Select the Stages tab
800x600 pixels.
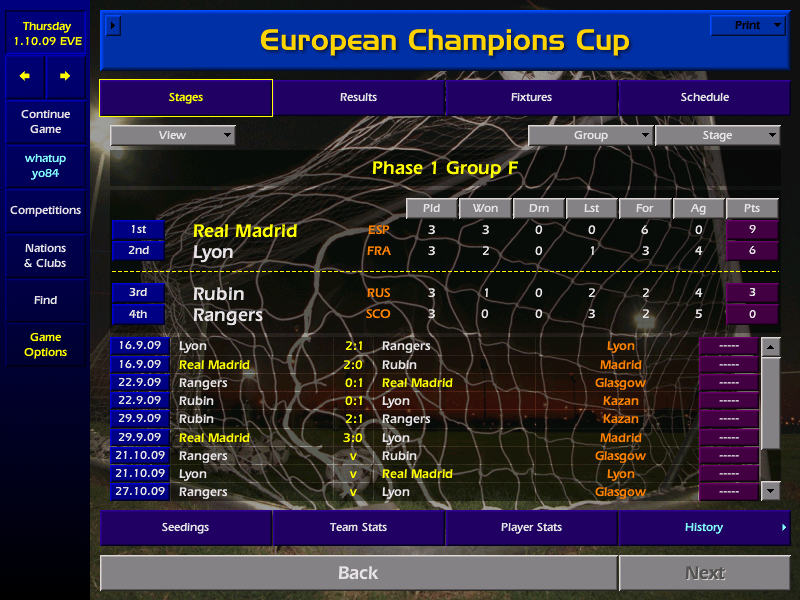pos(186,97)
